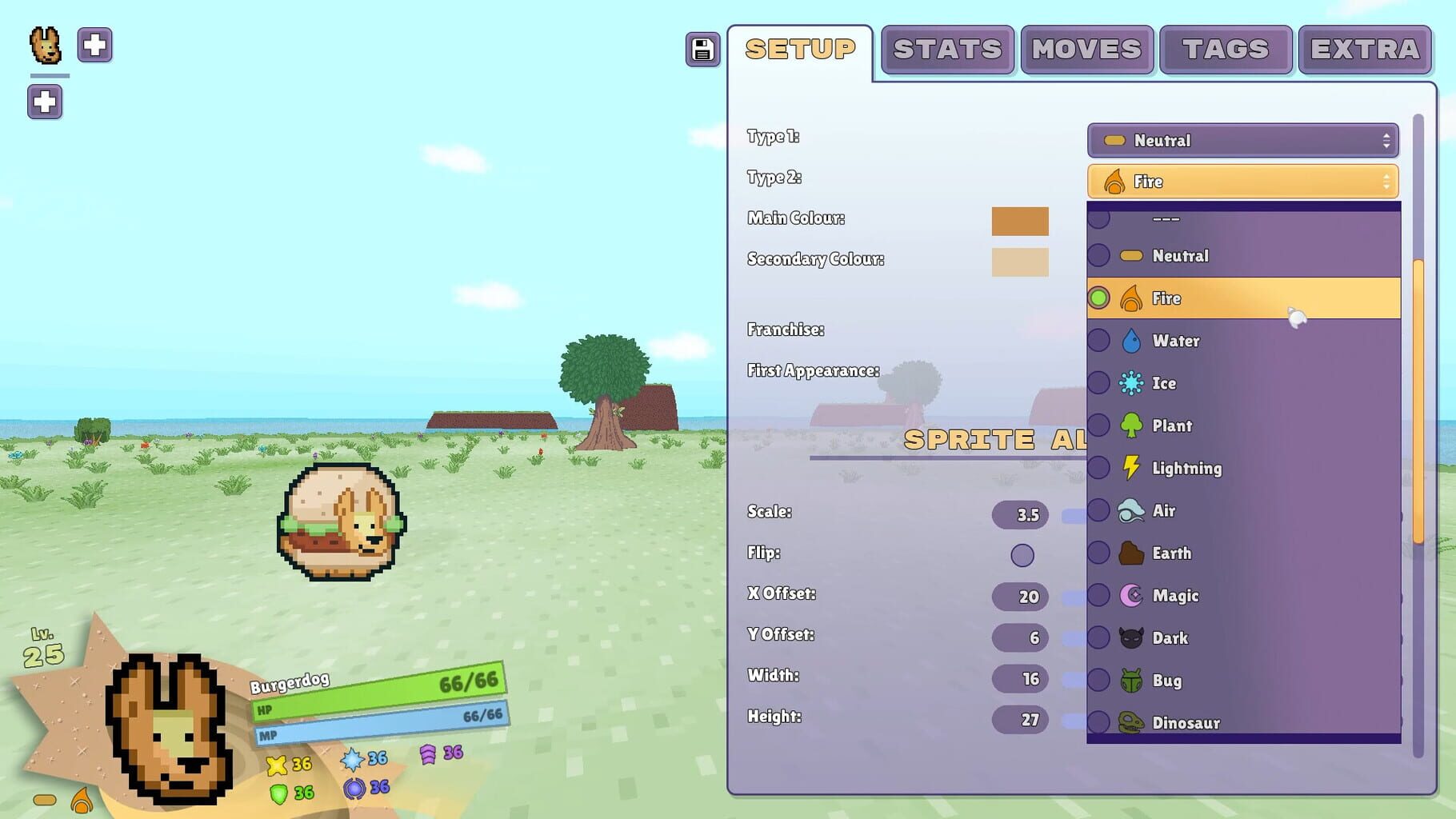Select the Neutral radio button
Image resolution: width=1456 pixels, height=819 pixels.
pos(1100,255)
